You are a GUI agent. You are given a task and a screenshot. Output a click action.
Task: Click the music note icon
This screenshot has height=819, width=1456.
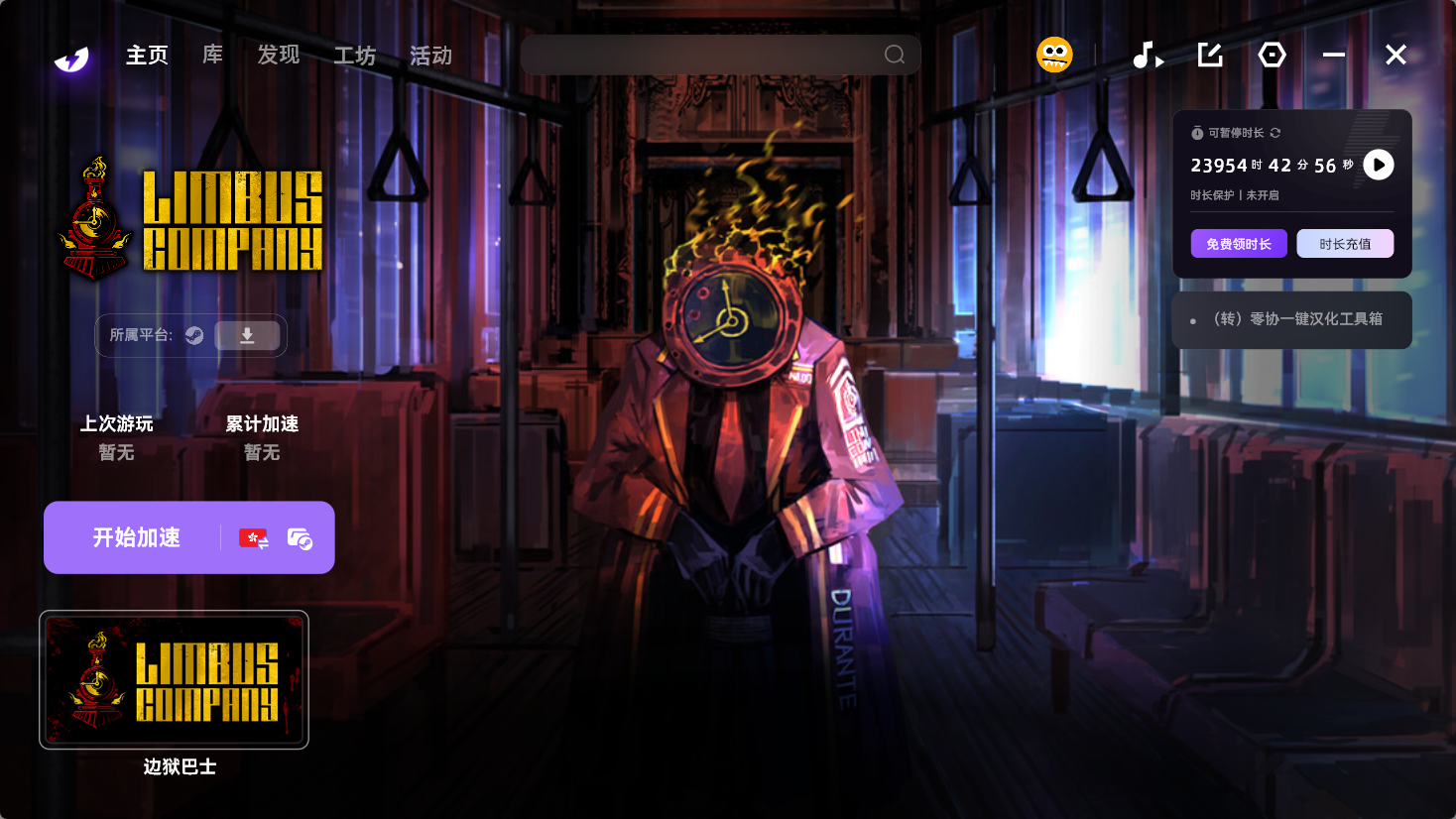[1148, 56]
